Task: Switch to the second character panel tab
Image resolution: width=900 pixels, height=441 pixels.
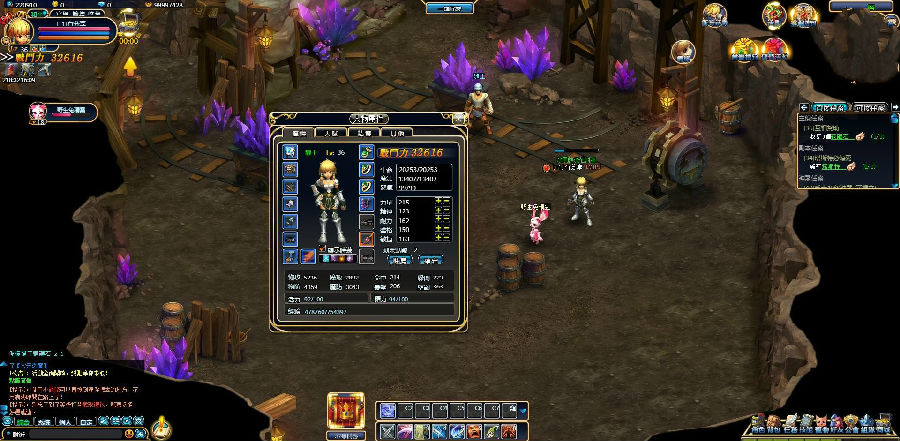Action: [x=331, y=132]
